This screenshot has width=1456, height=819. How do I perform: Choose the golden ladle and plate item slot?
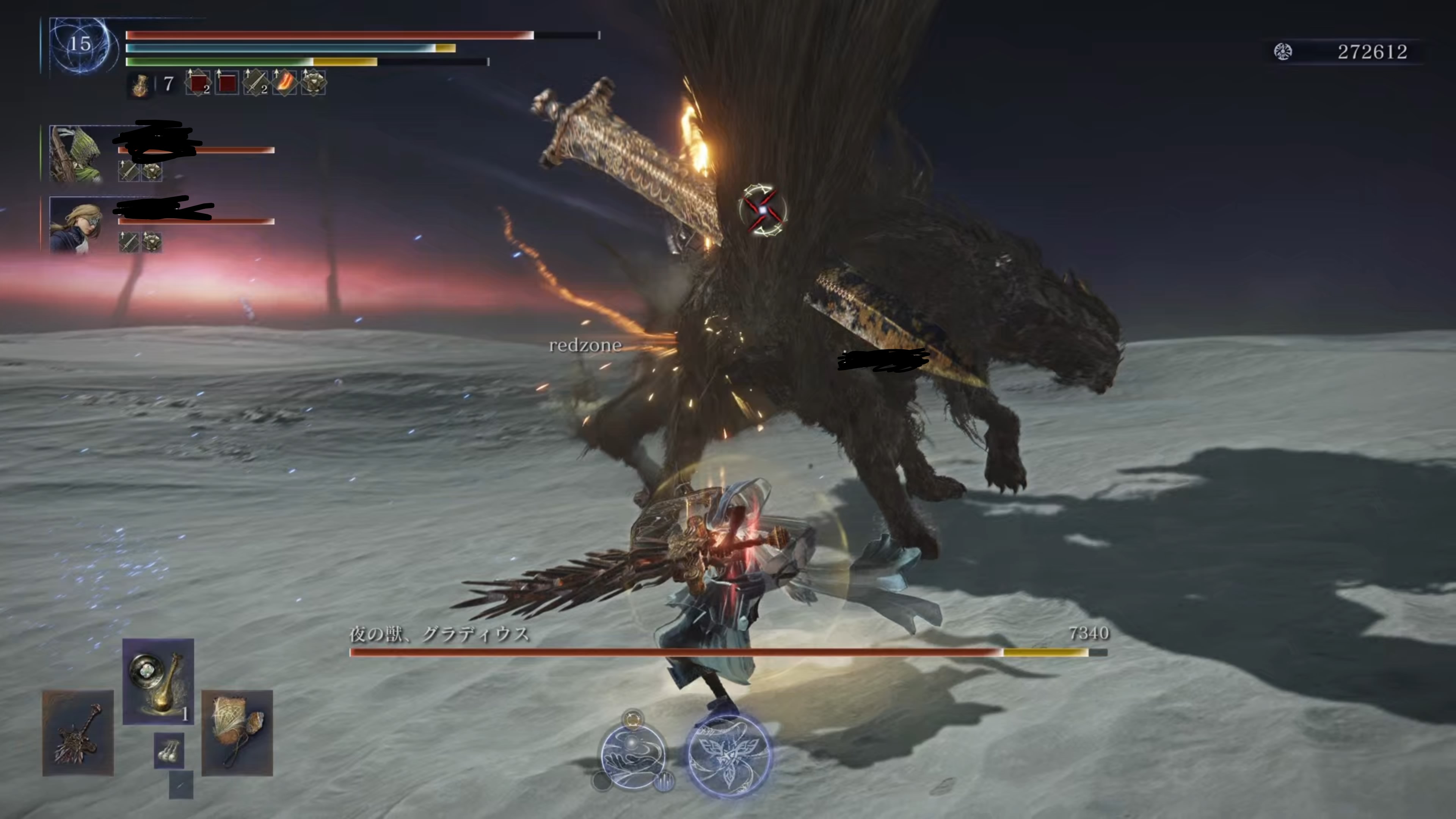pyautogui.click(x=158, y=681)
